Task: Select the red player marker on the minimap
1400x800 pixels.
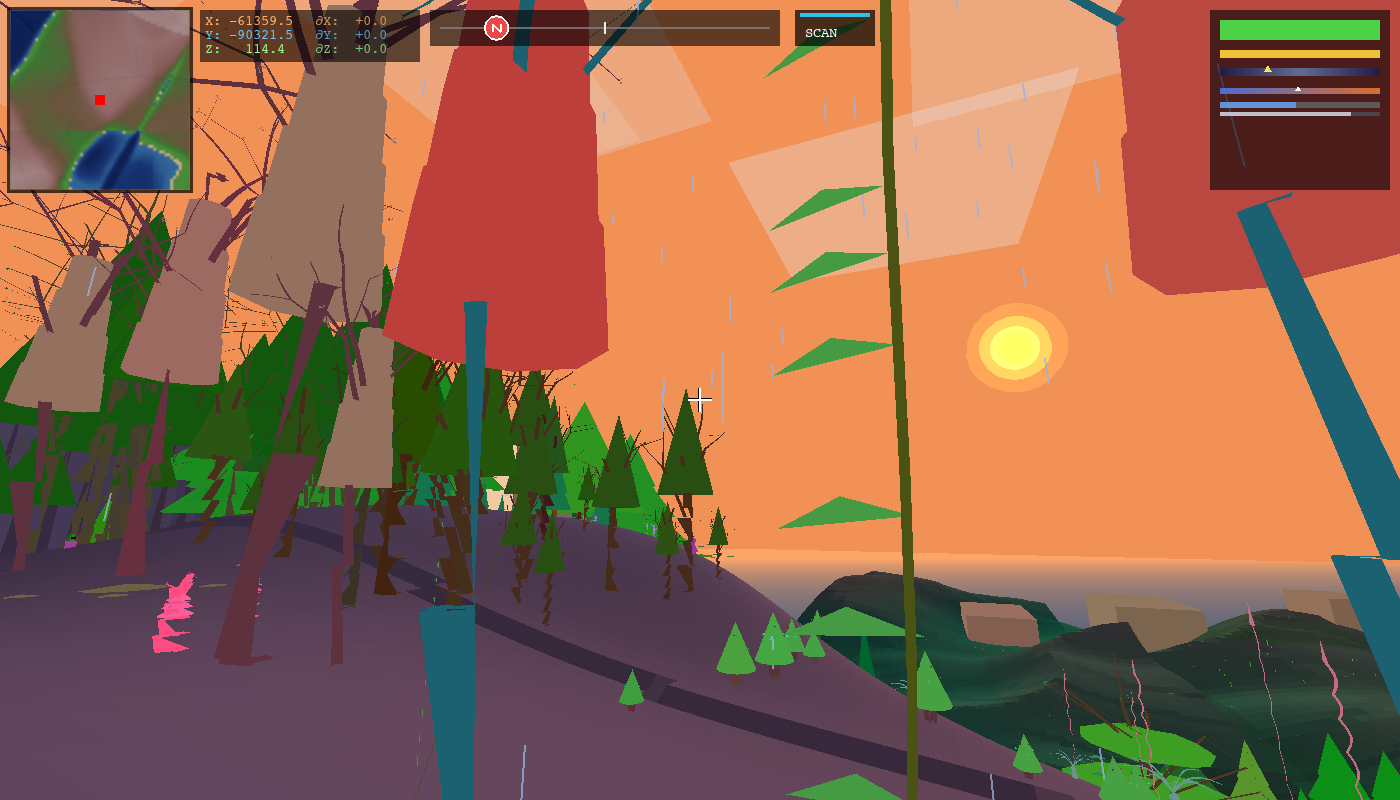Action: click(x=98, y=100)
